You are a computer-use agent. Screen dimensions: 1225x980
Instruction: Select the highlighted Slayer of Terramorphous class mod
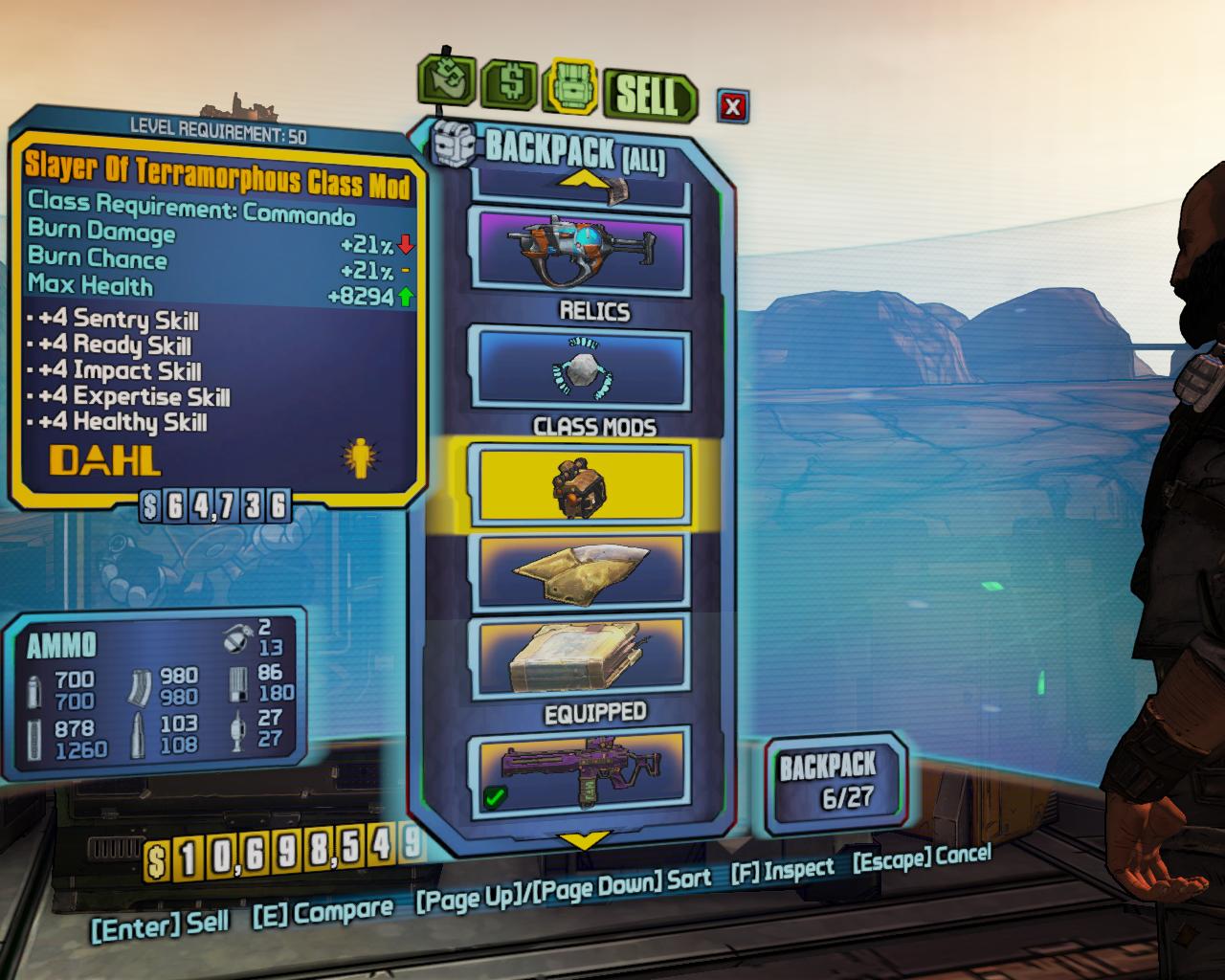[580, 485]
